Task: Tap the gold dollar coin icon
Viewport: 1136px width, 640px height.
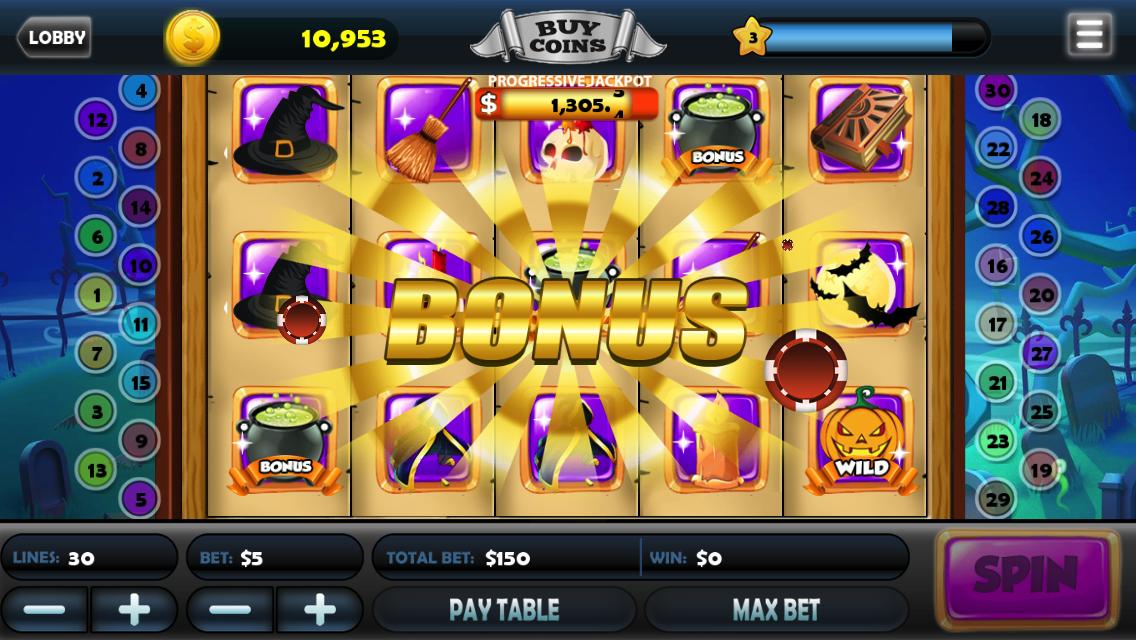Action: [192, 38]
